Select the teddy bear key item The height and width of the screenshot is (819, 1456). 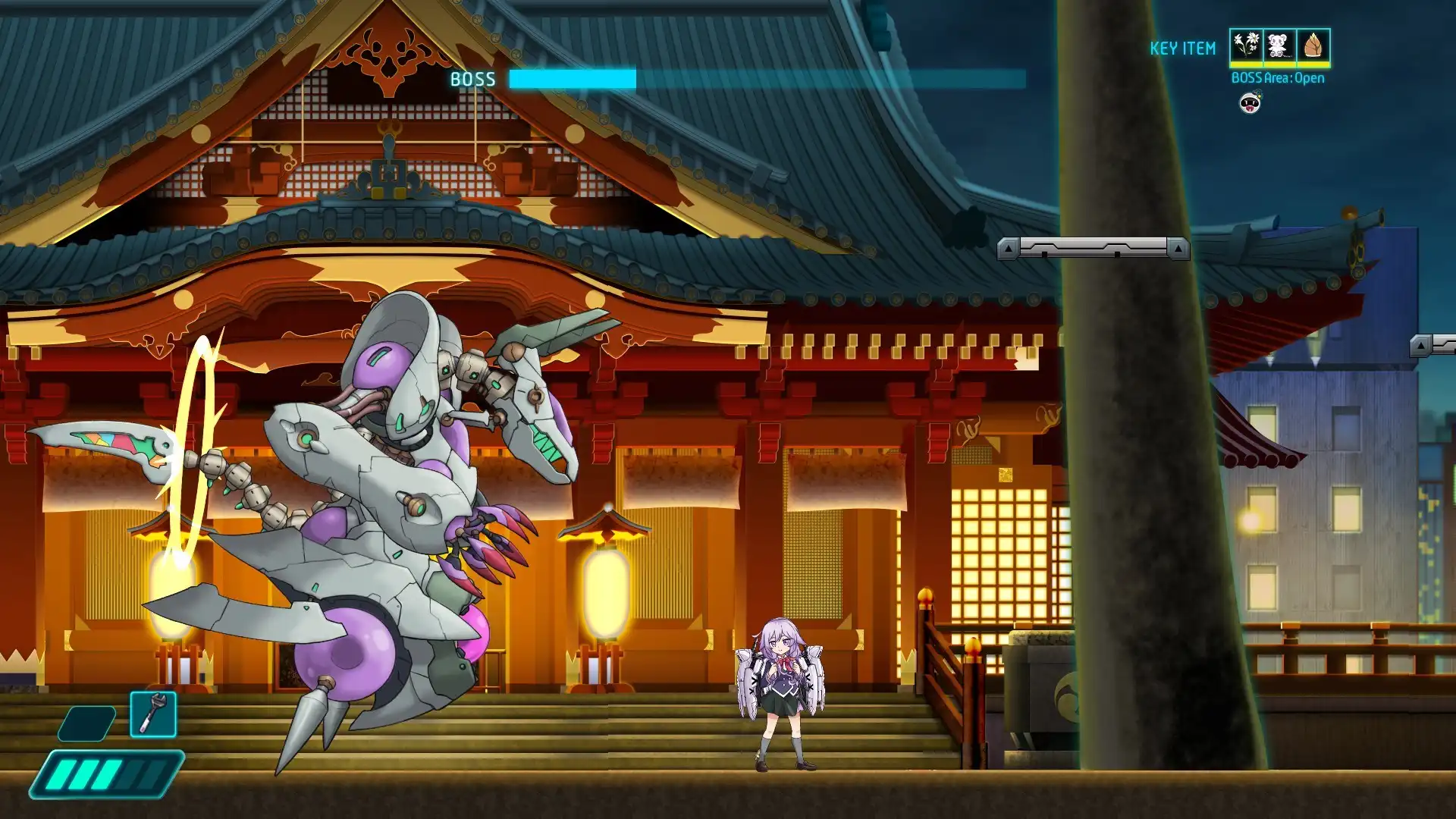tap(1279, 45)
